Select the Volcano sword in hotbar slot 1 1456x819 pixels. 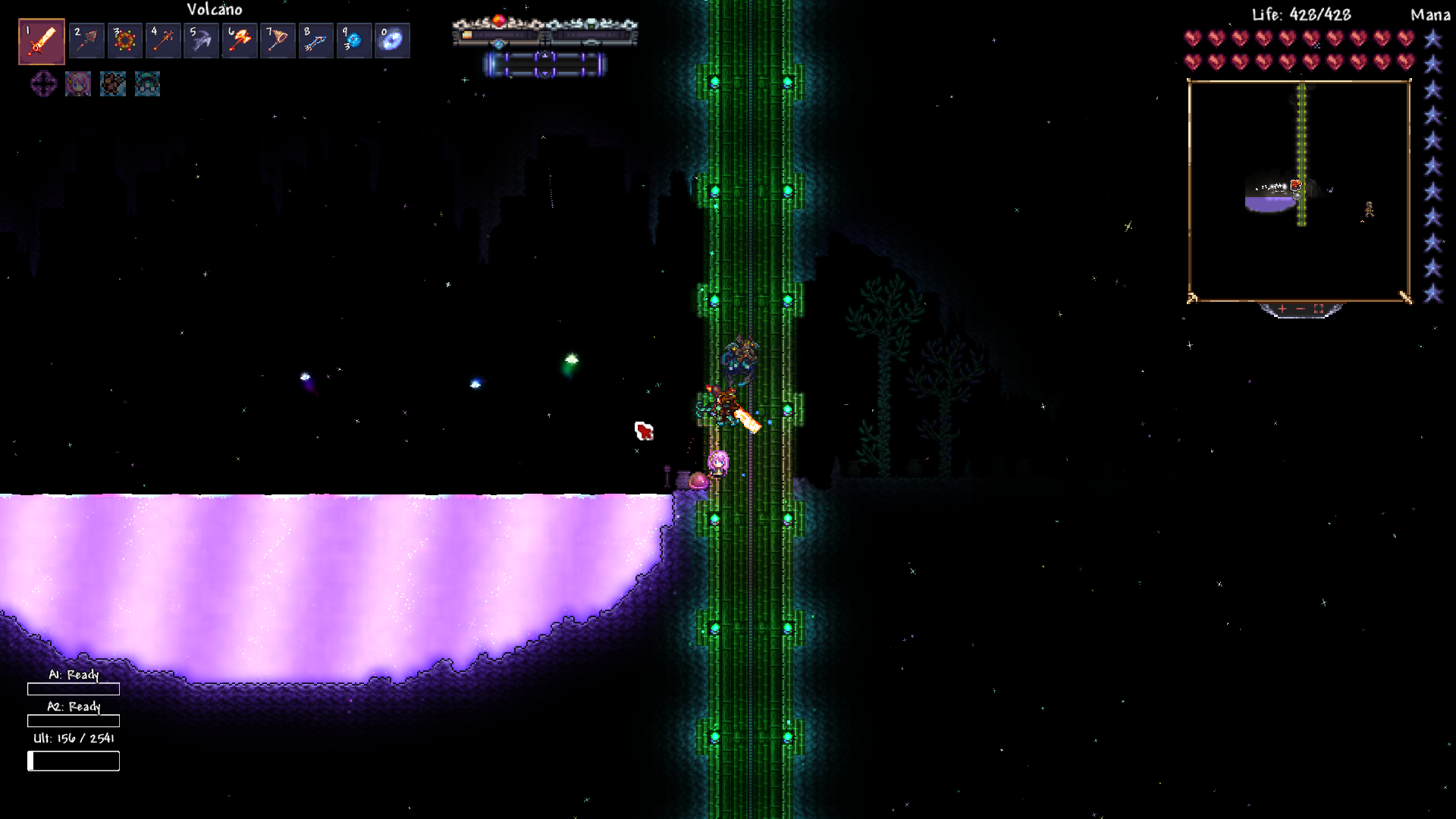click(41, 39)
